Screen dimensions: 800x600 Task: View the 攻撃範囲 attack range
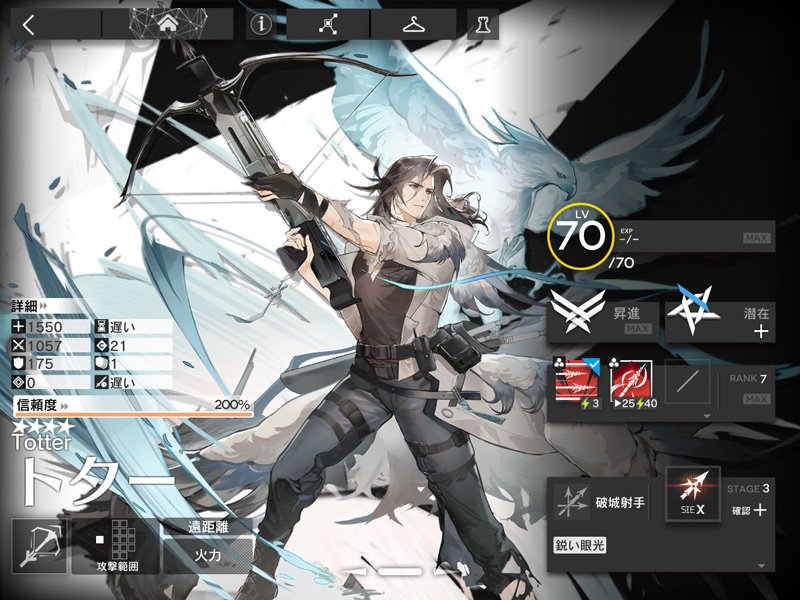[115, 546]
